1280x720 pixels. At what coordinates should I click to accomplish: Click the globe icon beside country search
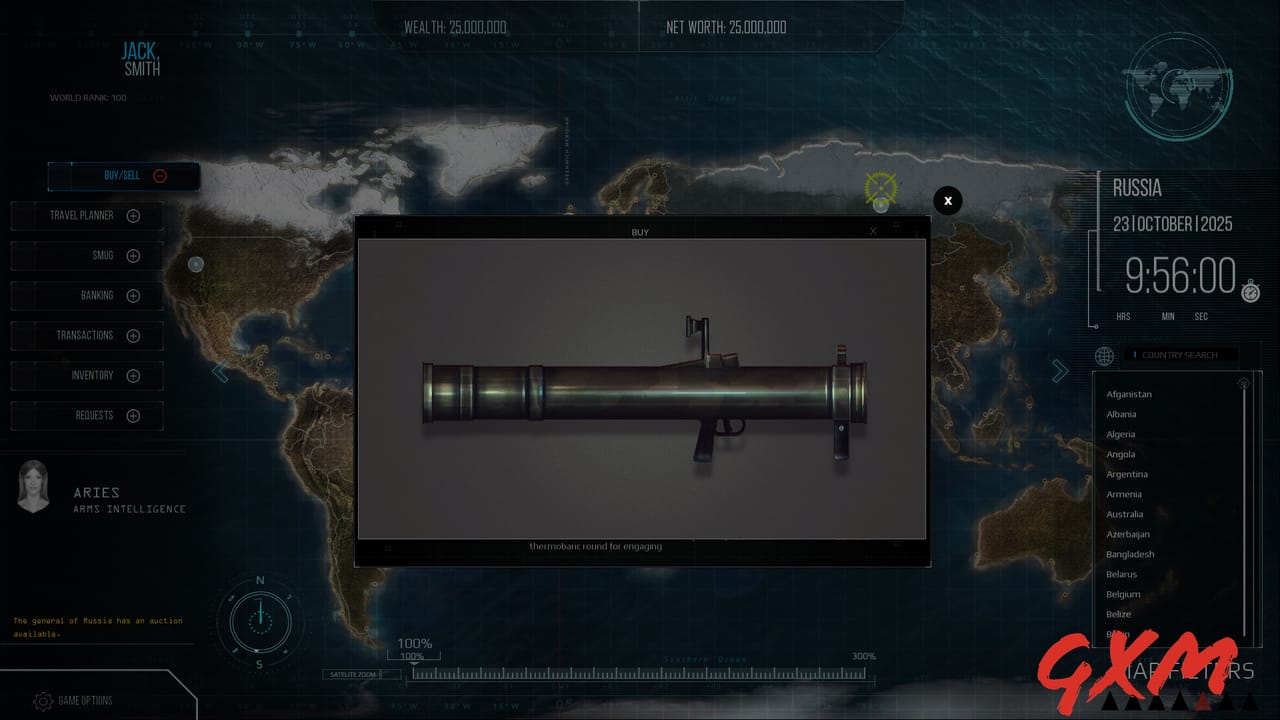pos(1103,356)
